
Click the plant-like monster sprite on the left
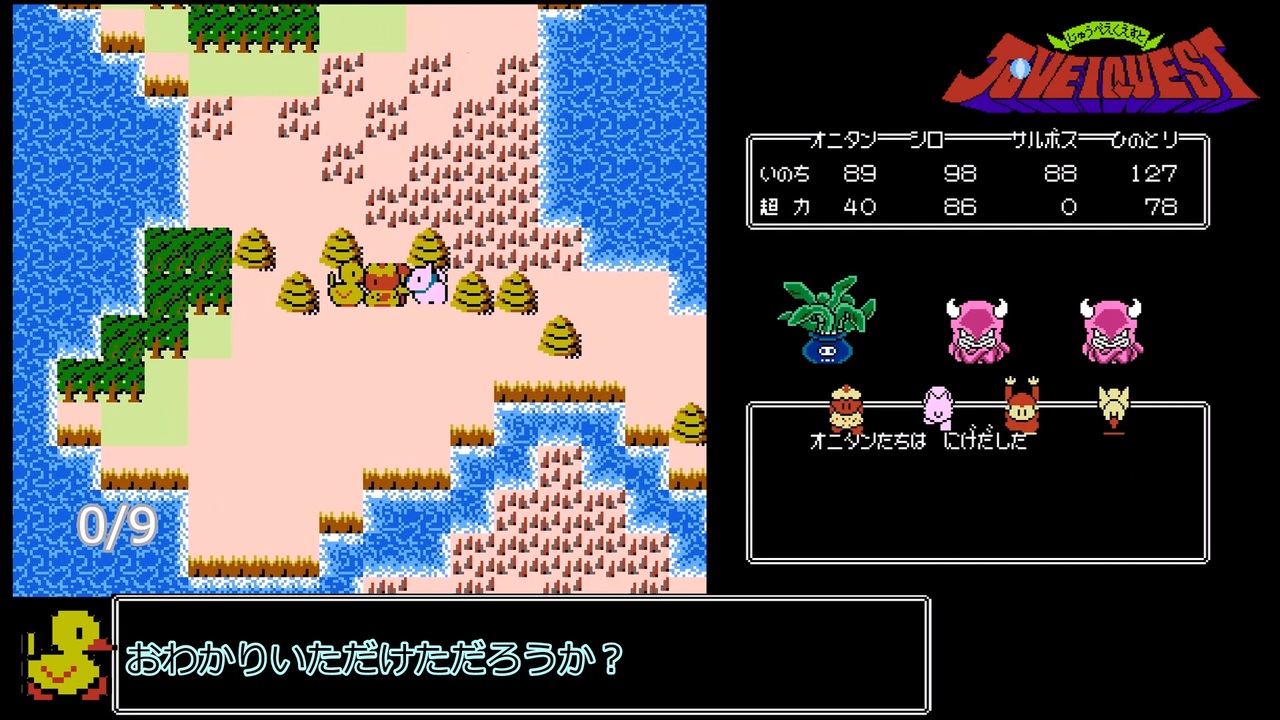(824, 325)
